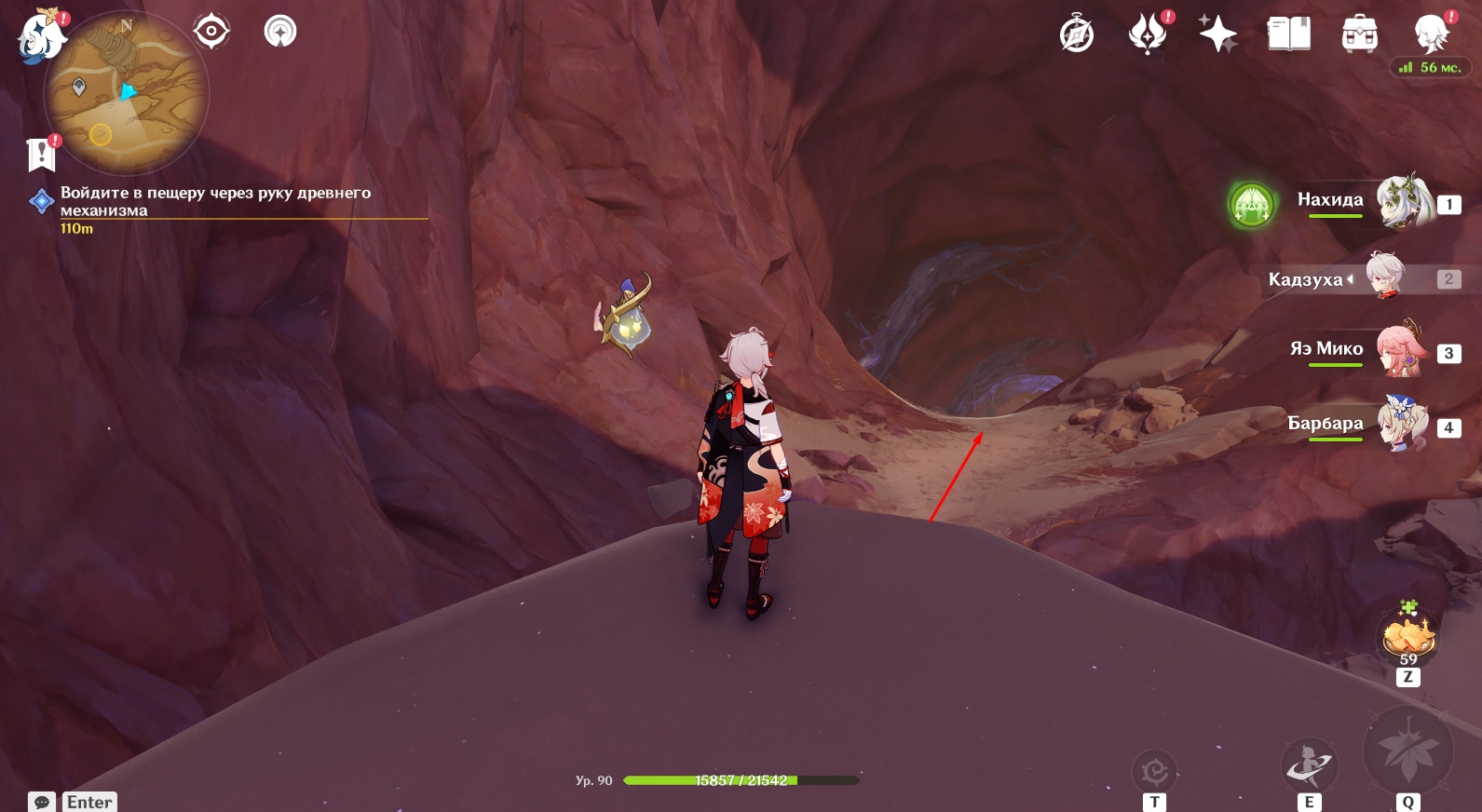Open the Adventurer Handbook book icon
Viewport: 1482px width, 812px height.
tap(1288, 35)
